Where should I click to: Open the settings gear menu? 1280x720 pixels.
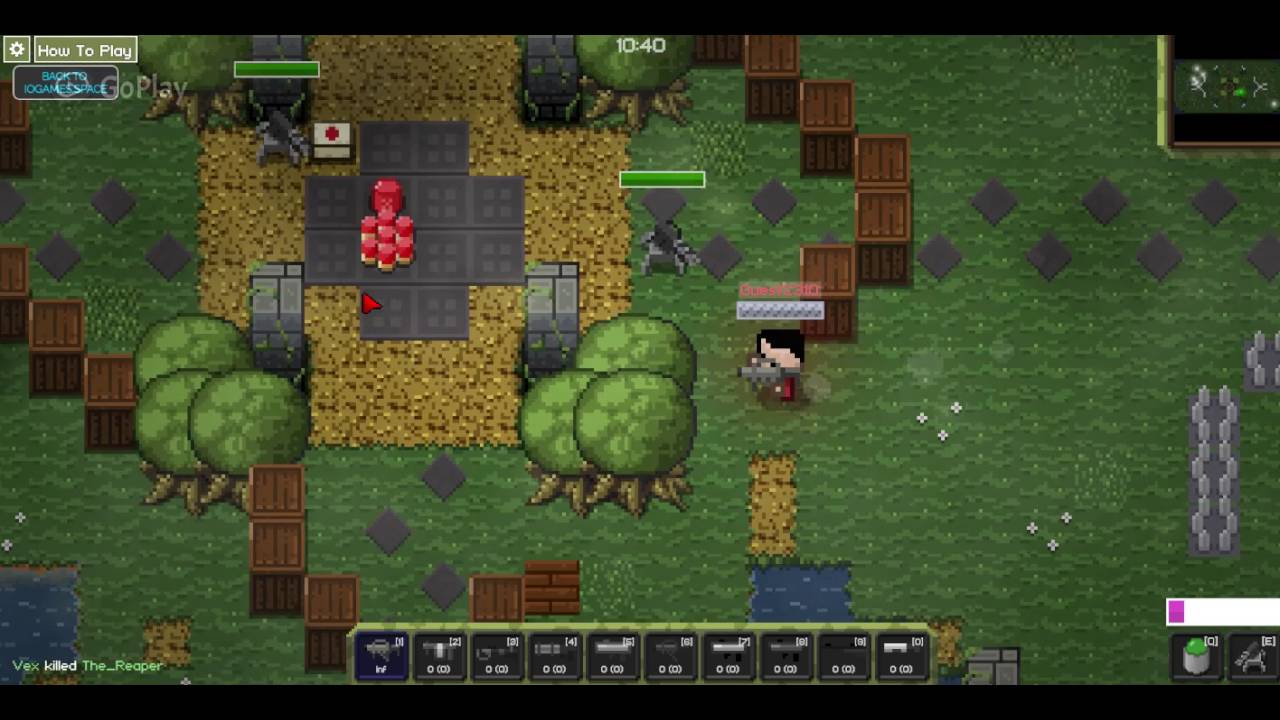click(16, 49)
